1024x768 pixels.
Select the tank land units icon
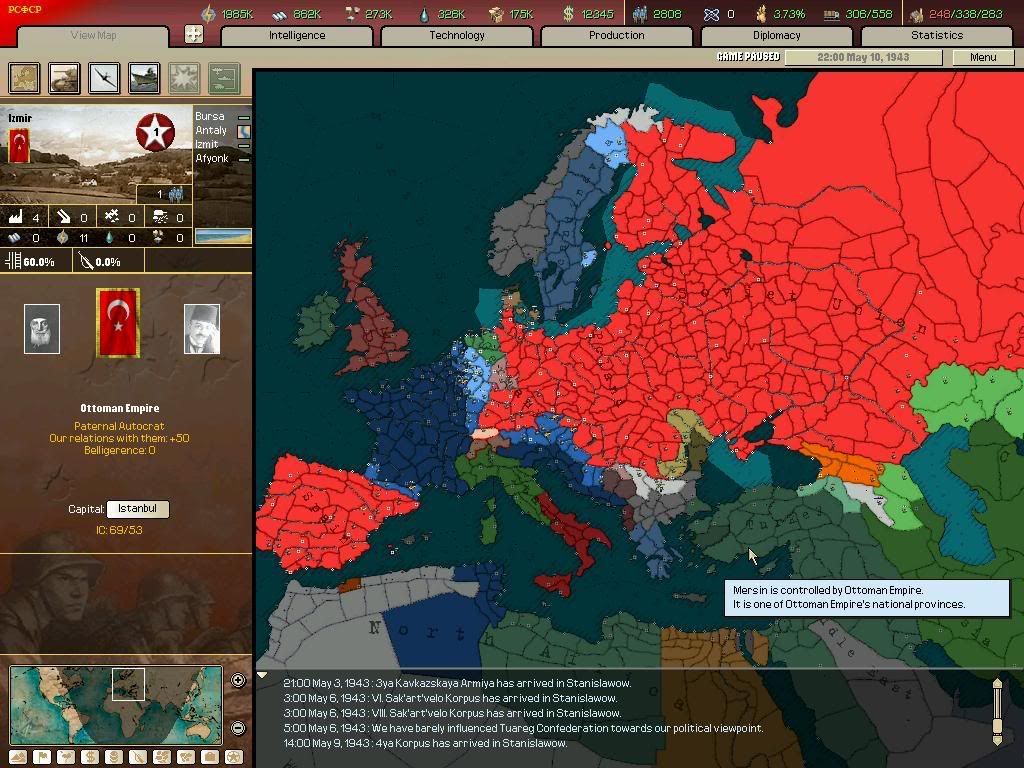(x=65, y=77)
